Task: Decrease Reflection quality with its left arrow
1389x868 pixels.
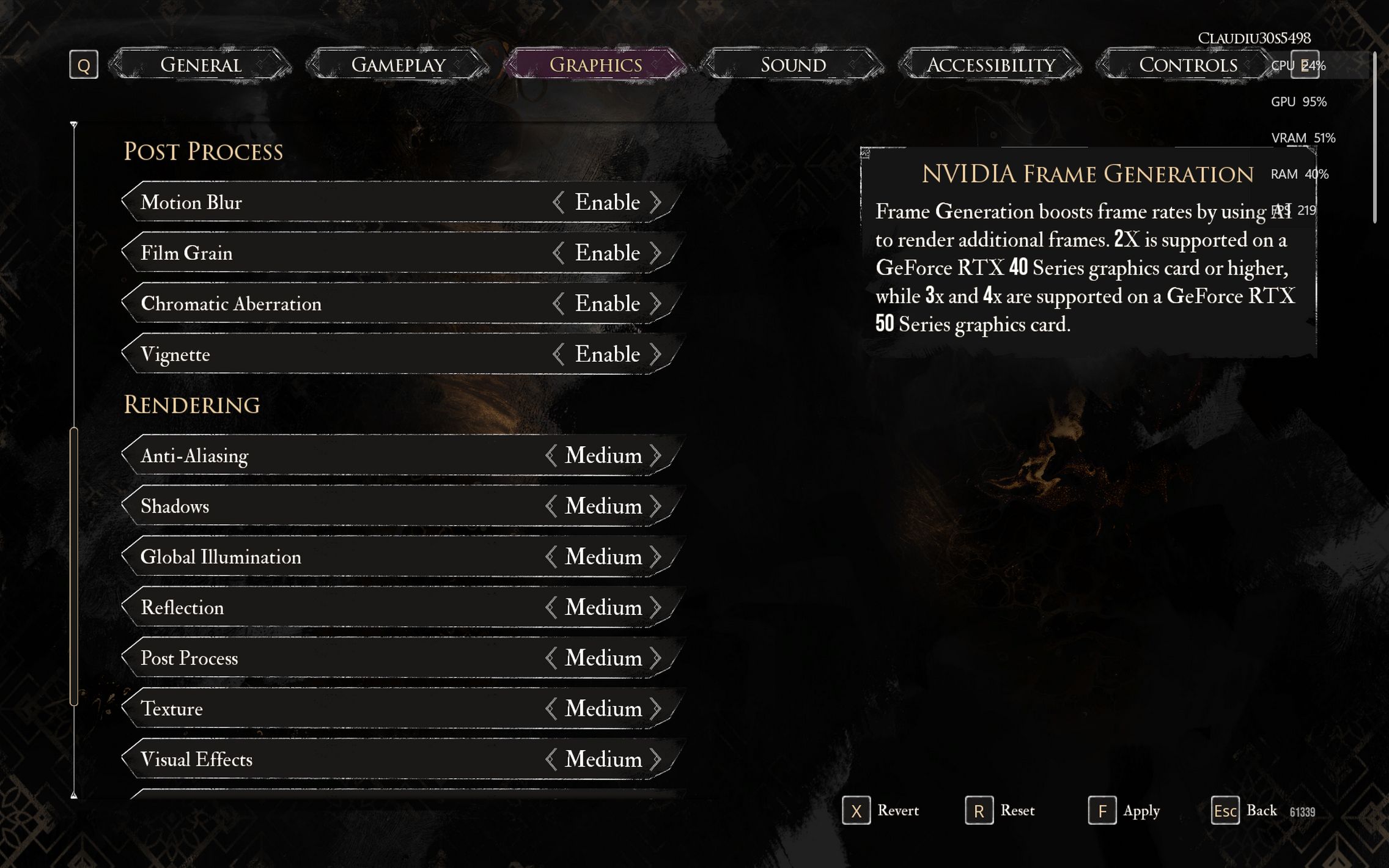Action: [551, 608]
